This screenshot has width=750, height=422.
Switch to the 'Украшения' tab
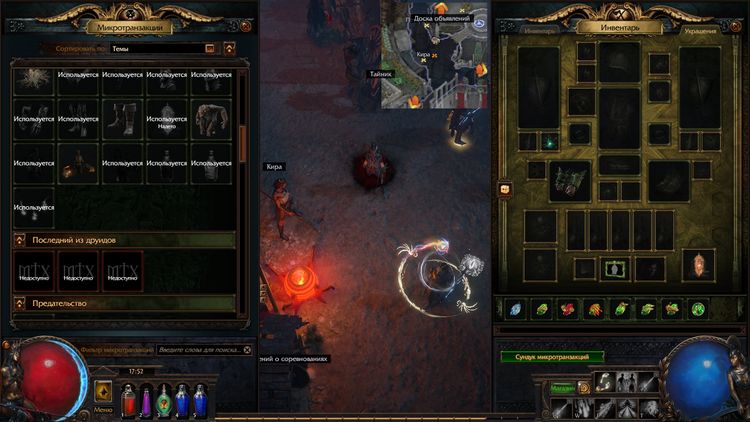pos(699,31)
